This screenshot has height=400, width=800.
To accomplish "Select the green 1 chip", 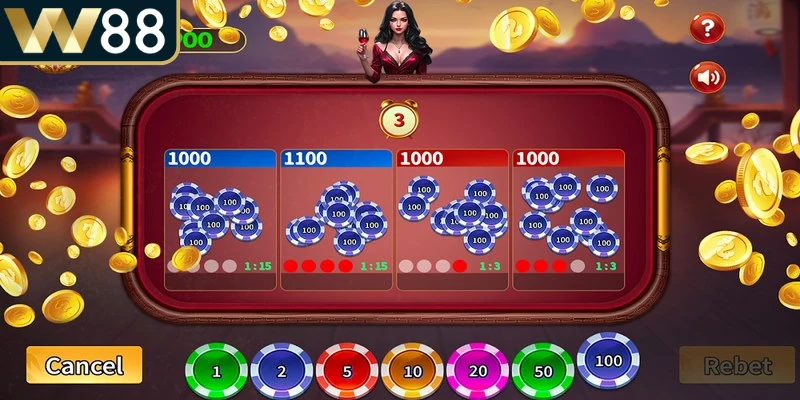I will pyautogui.click(x=216, y=371).
